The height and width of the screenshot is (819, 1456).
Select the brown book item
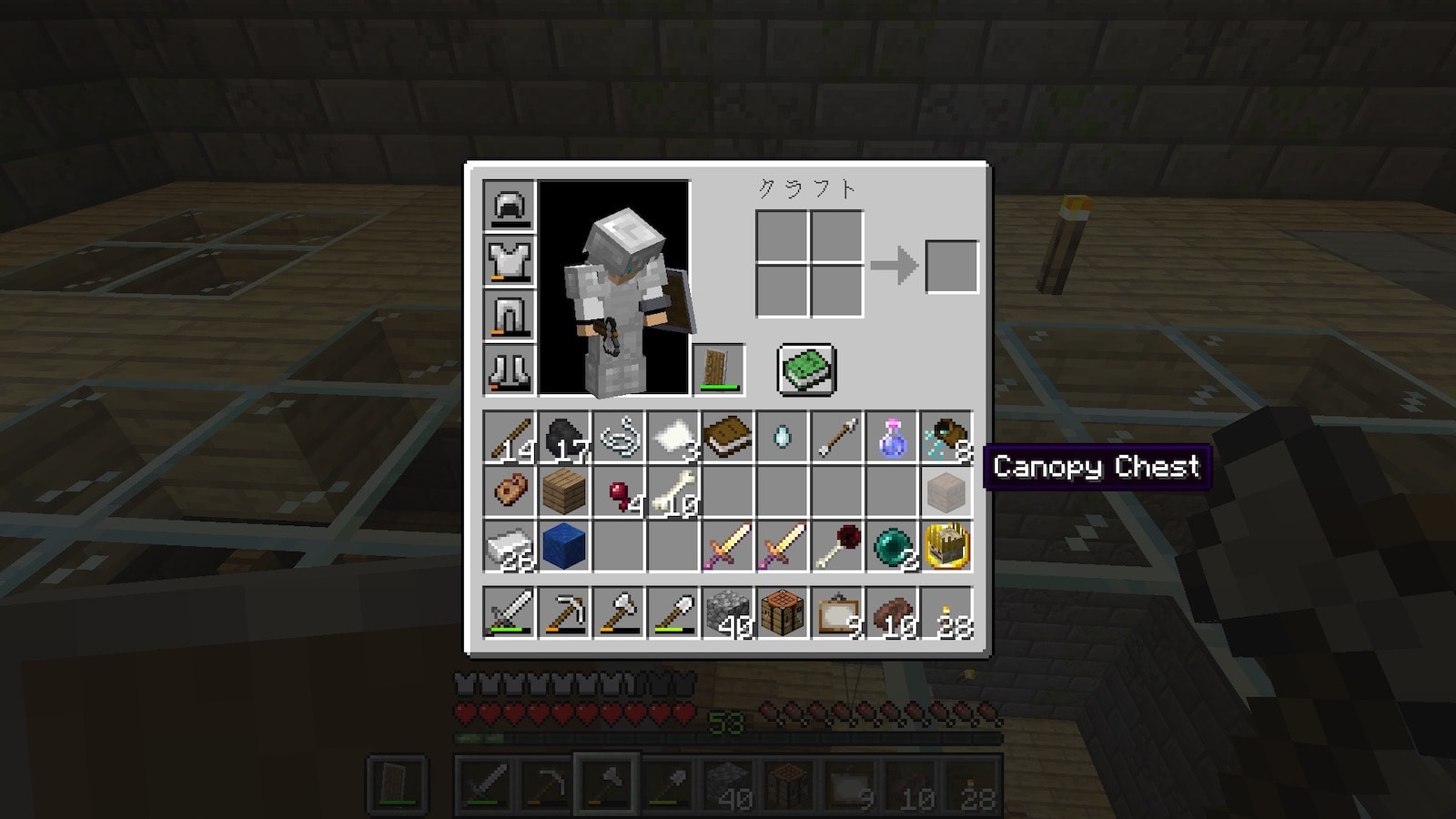(728, 438)
